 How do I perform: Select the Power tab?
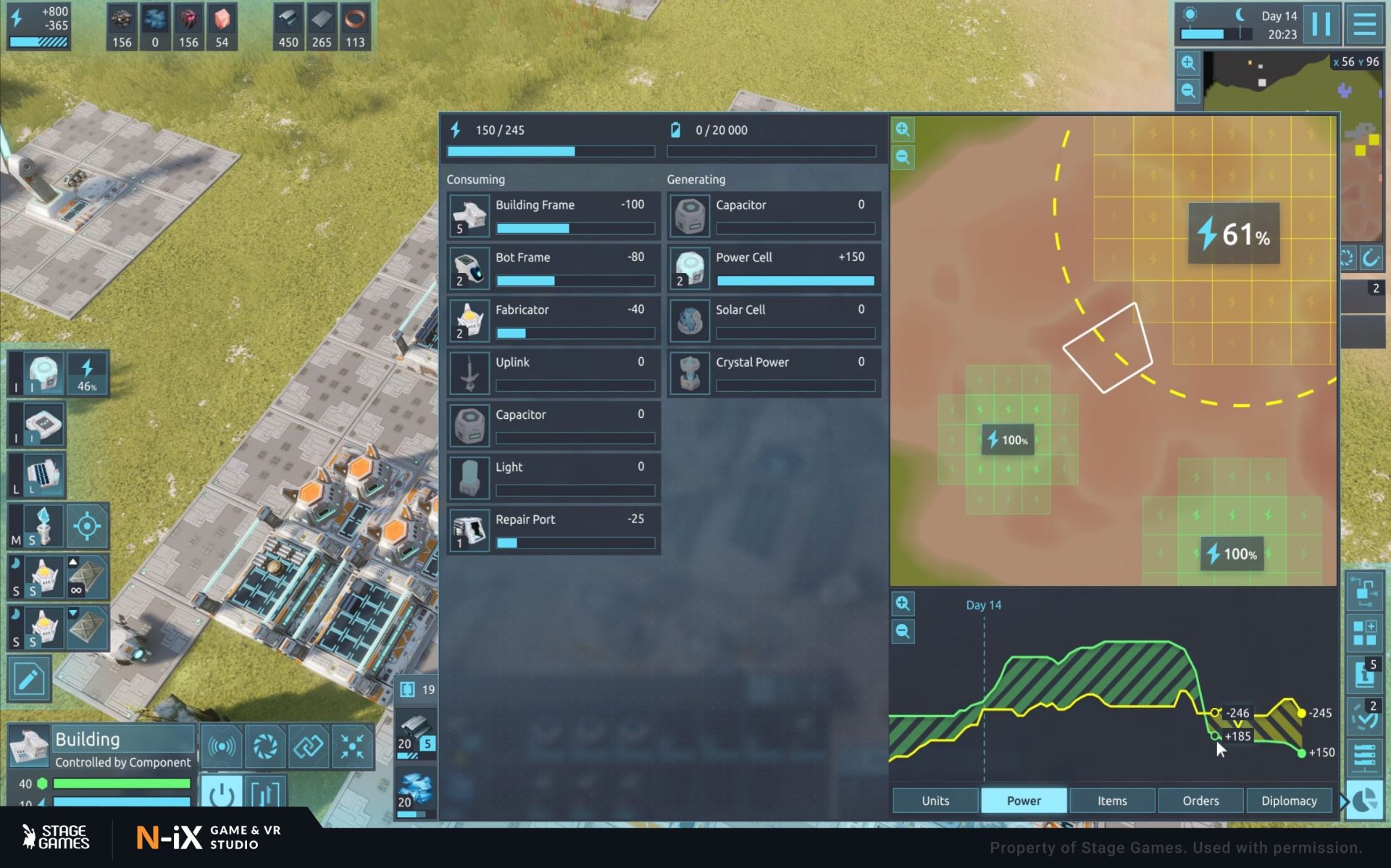tap(1023, 801)
